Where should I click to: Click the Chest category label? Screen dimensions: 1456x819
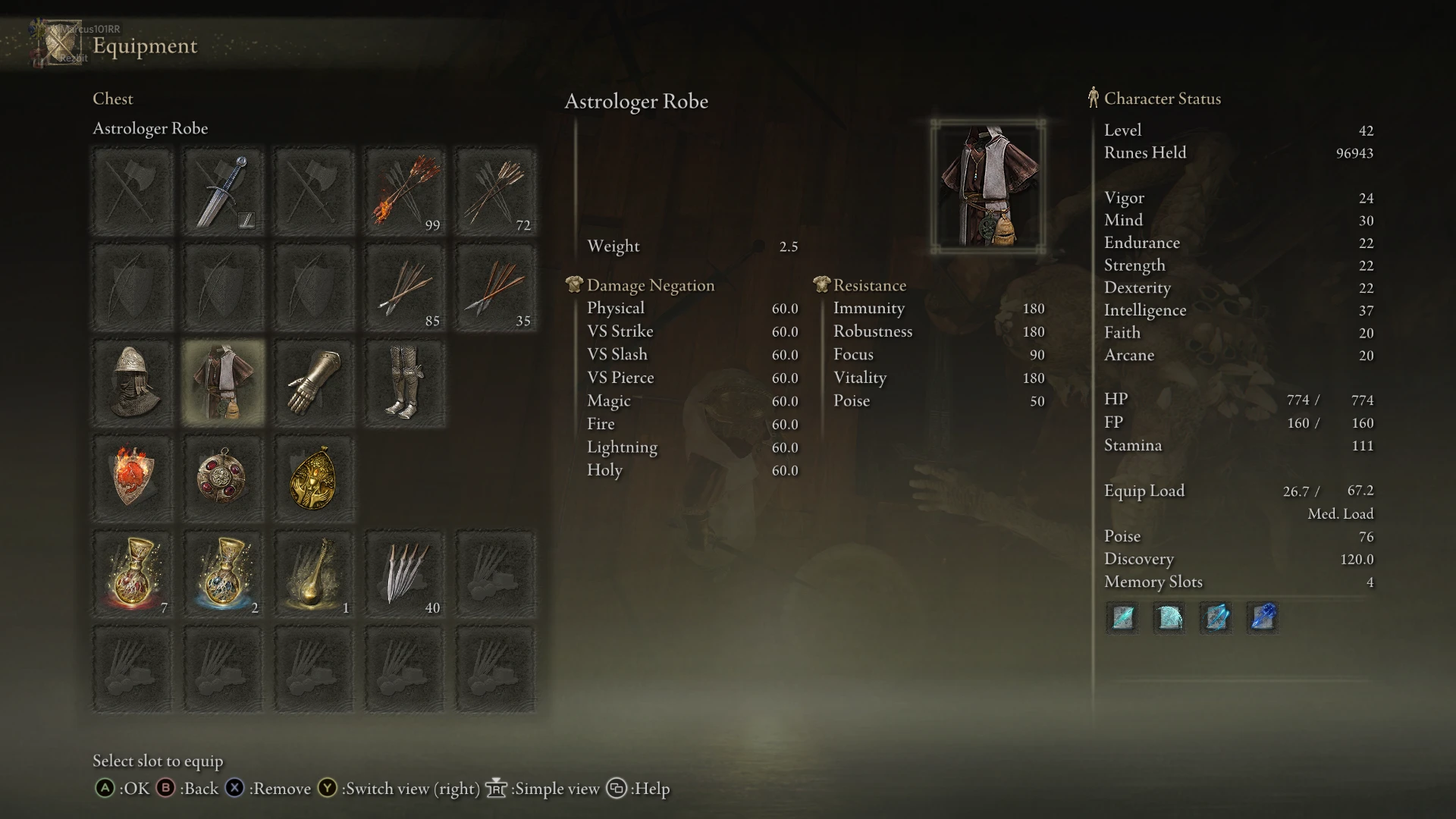click(112, 99)
